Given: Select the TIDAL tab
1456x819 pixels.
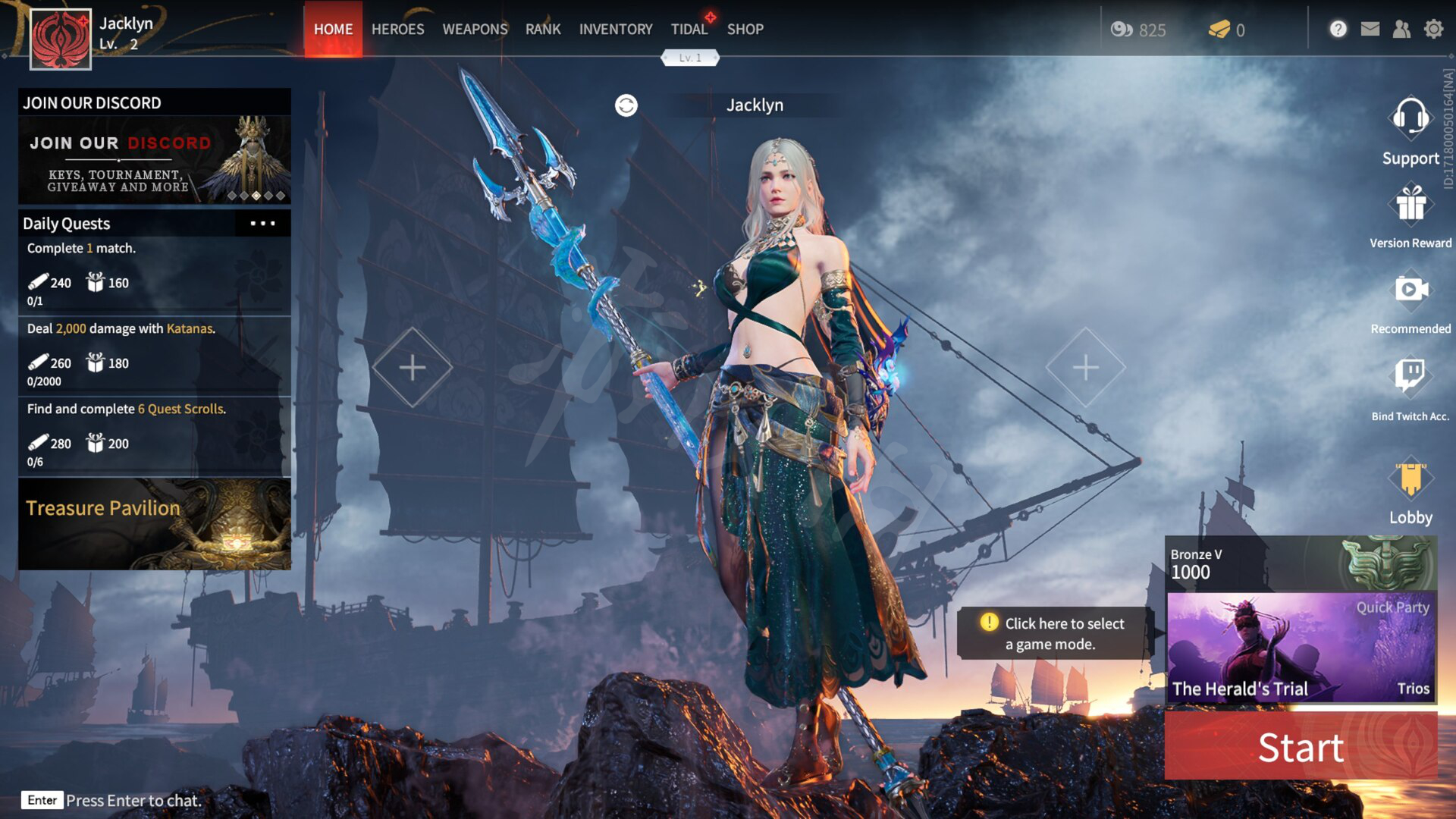Looking at the screenshot, I should (689, 30).
